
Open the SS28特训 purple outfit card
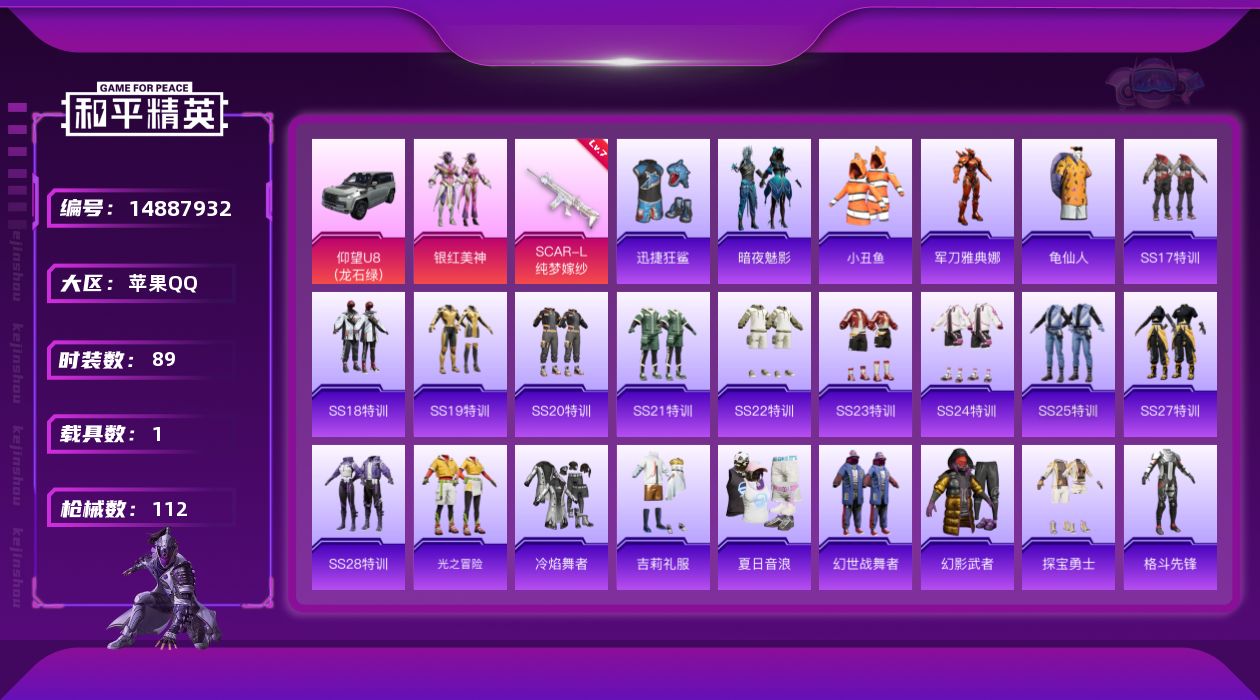pyautogui.click(x=358, y=517)
